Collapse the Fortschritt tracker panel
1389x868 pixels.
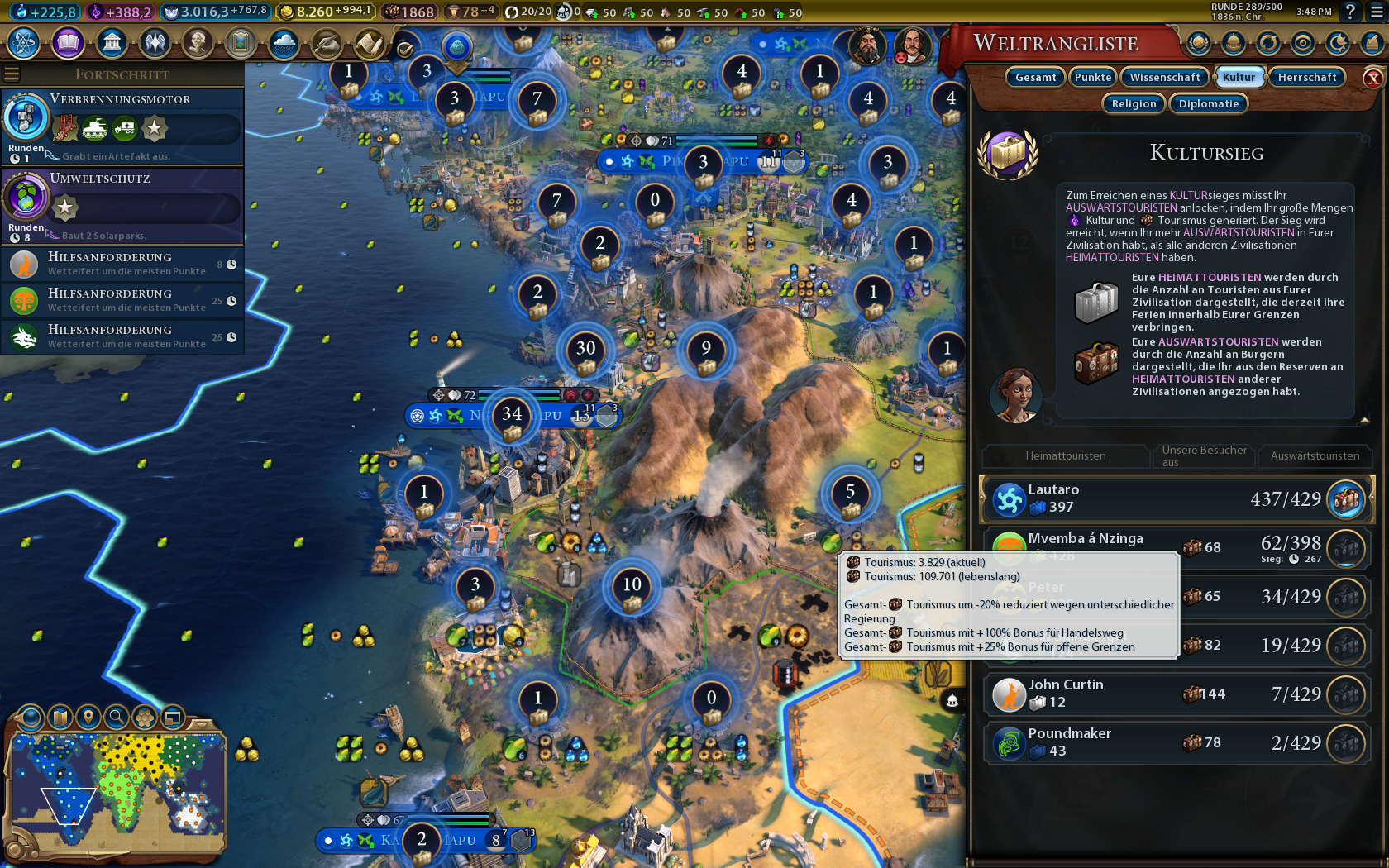(x=12, y=74)
